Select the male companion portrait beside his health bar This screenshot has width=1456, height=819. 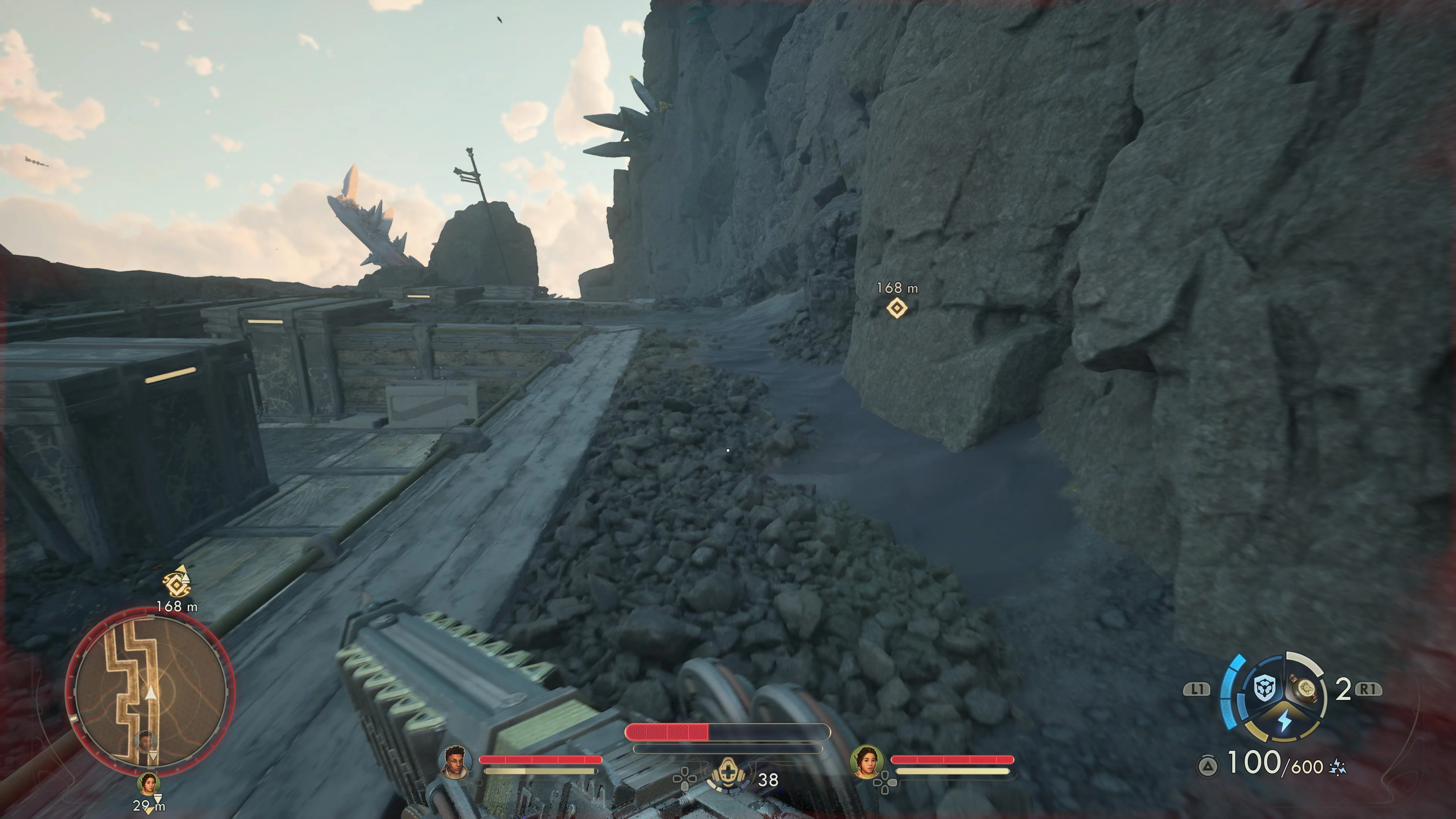pyautogui.click(x=455, y=761)
